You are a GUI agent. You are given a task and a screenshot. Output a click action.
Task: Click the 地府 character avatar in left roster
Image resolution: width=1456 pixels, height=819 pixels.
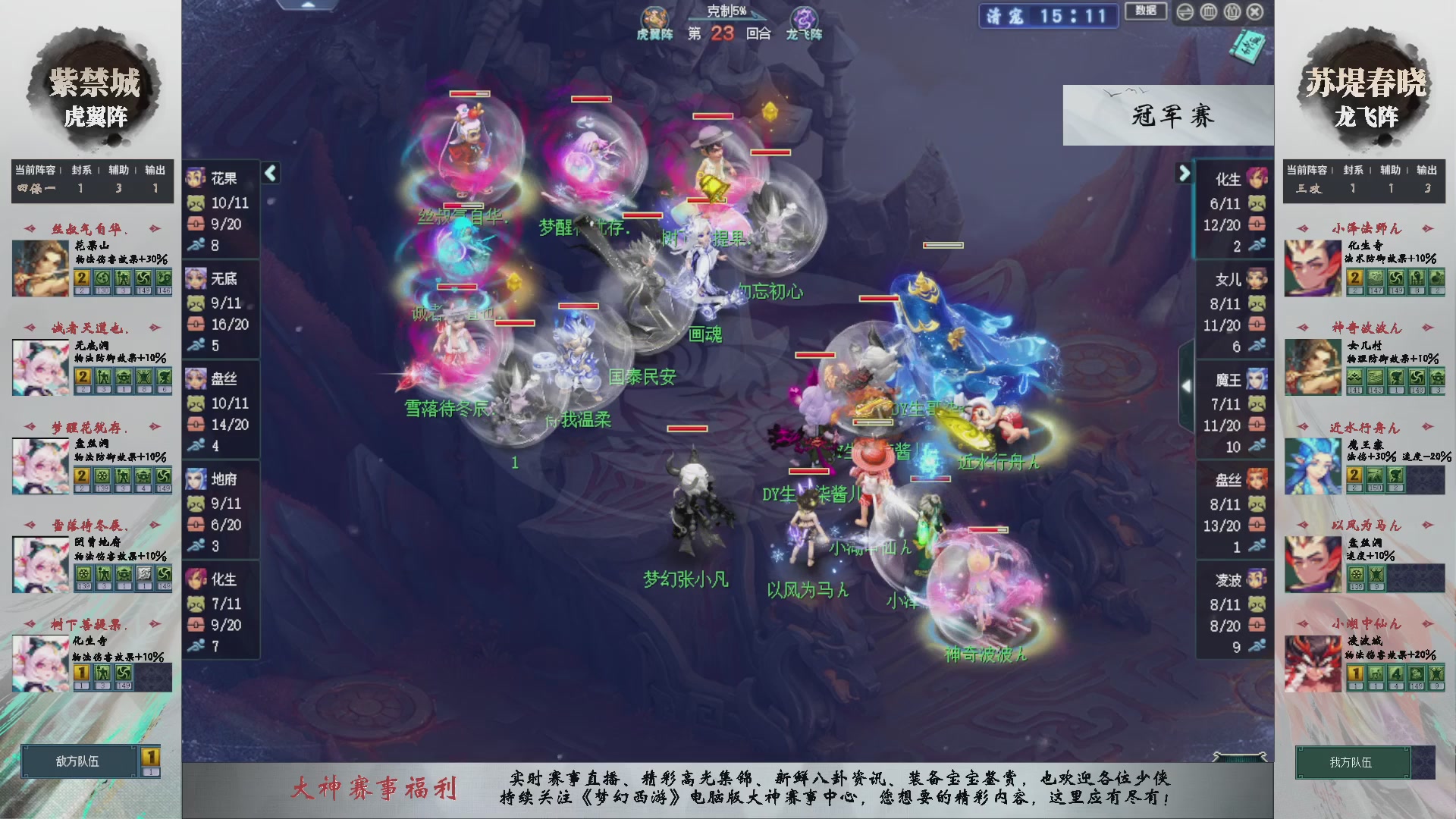[x=196, y=479]
